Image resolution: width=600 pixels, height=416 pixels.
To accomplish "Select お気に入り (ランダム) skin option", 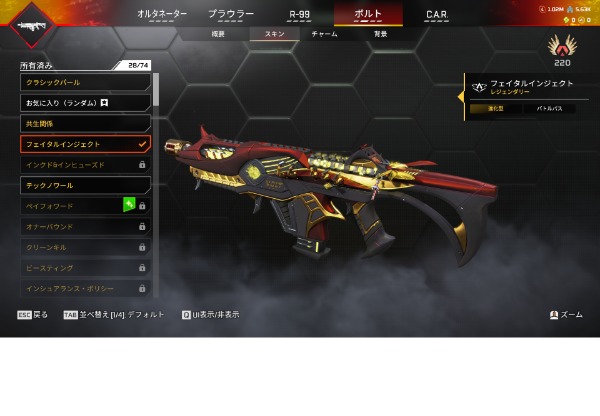I will [x=85, y=103].
